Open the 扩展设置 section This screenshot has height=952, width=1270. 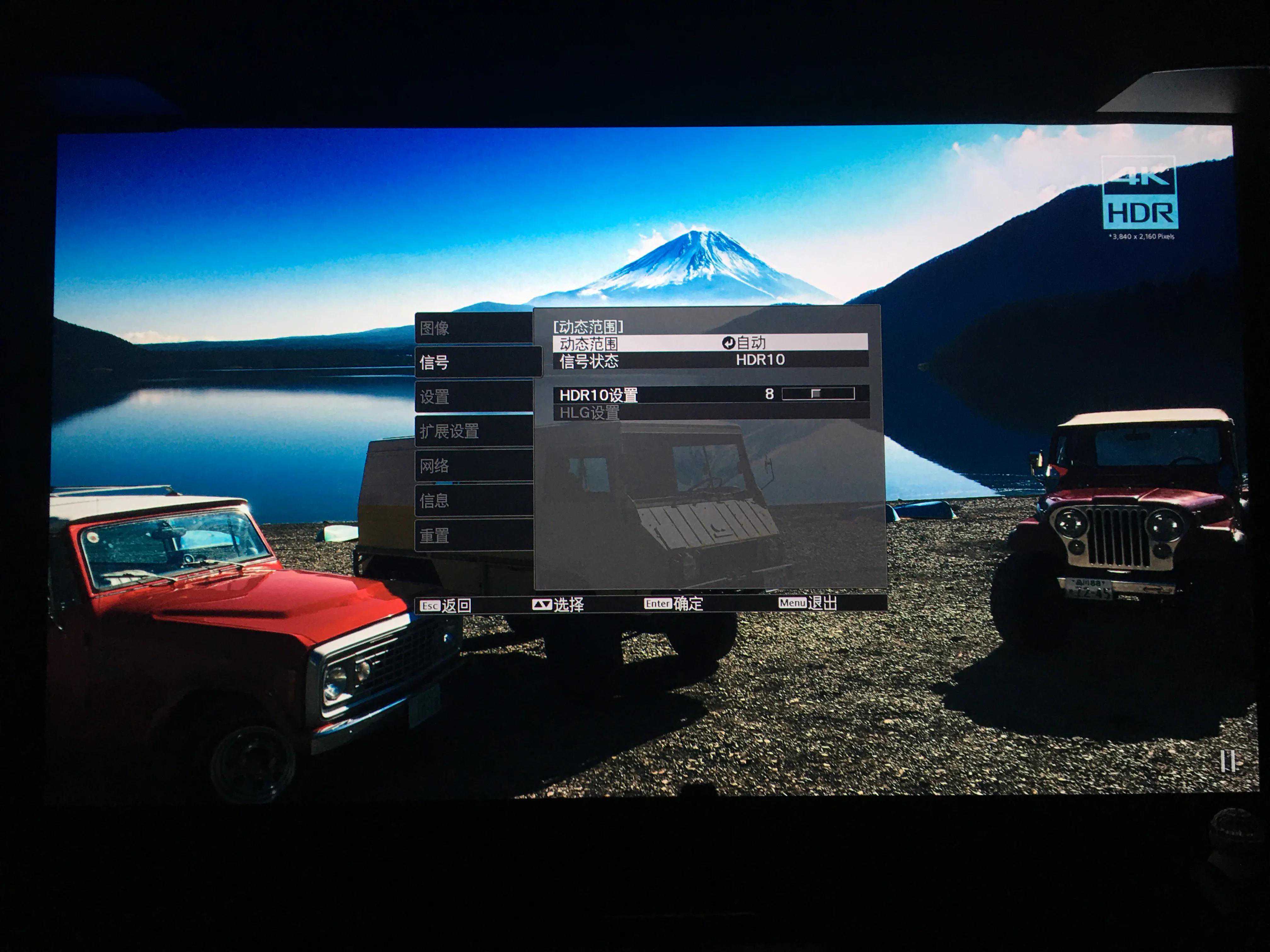[473, 431]
